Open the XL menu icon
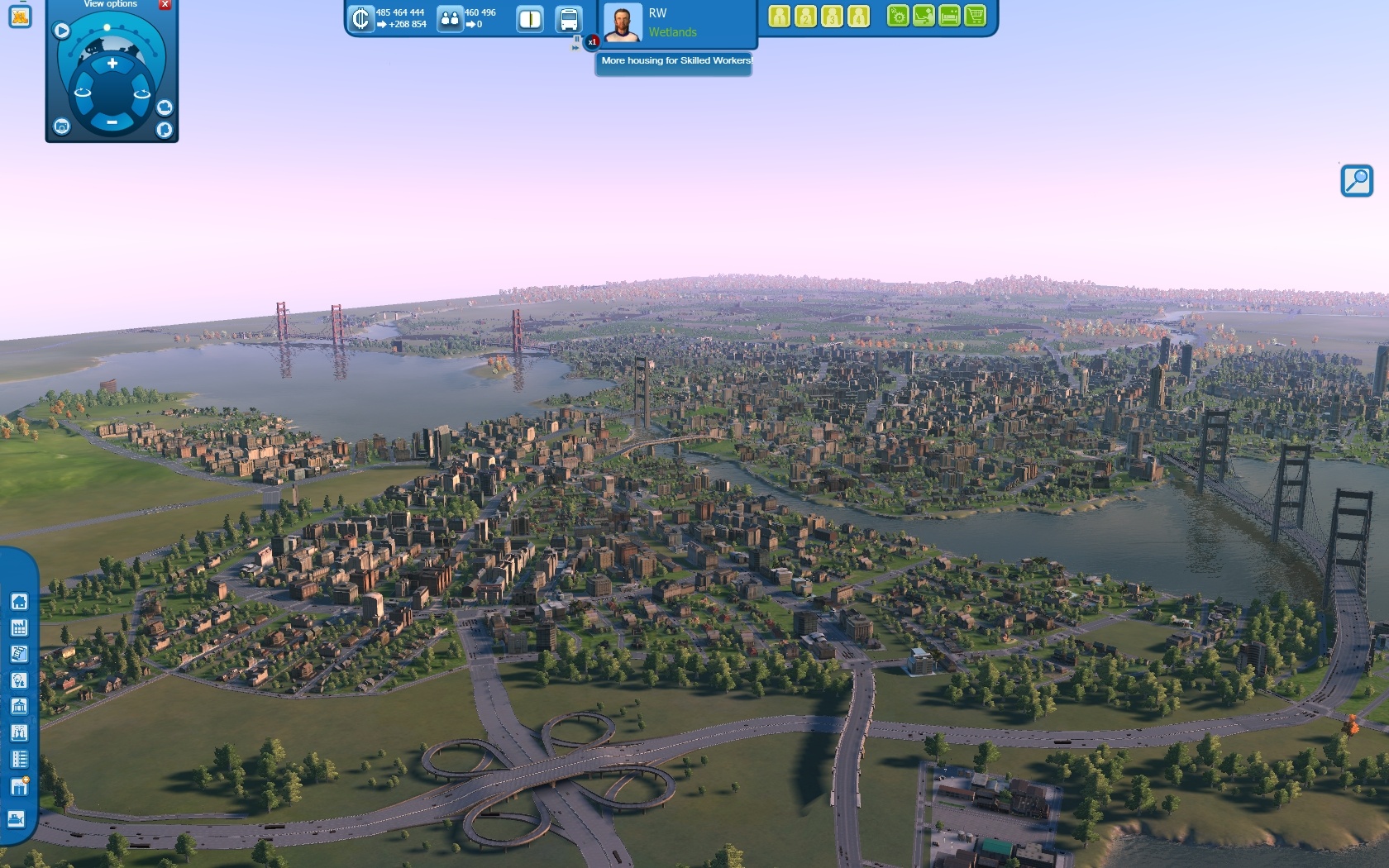Viewport: 1389px width, 868px height. tap(20, 16)
